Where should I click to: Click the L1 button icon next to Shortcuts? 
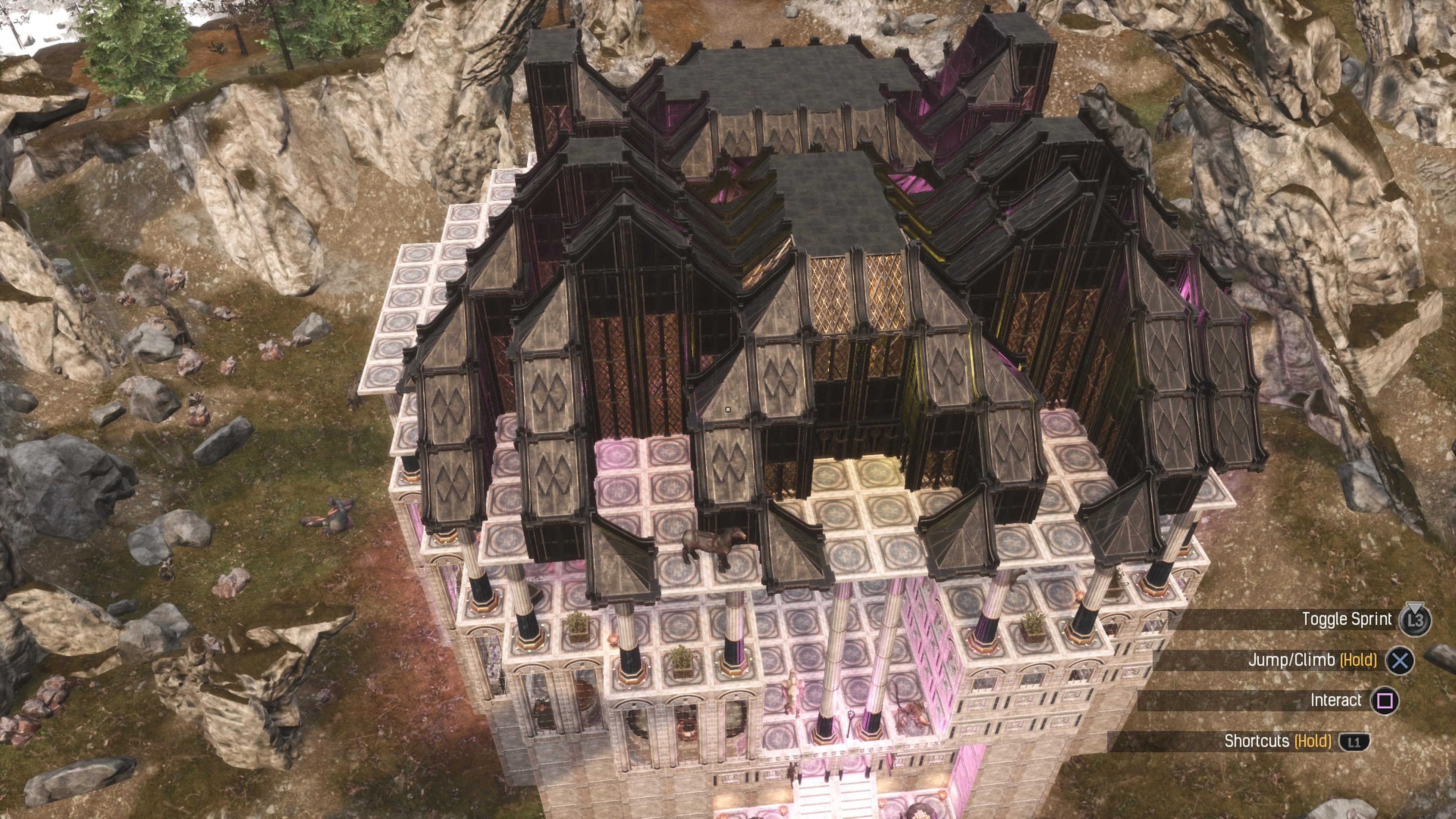point(1355,742)
